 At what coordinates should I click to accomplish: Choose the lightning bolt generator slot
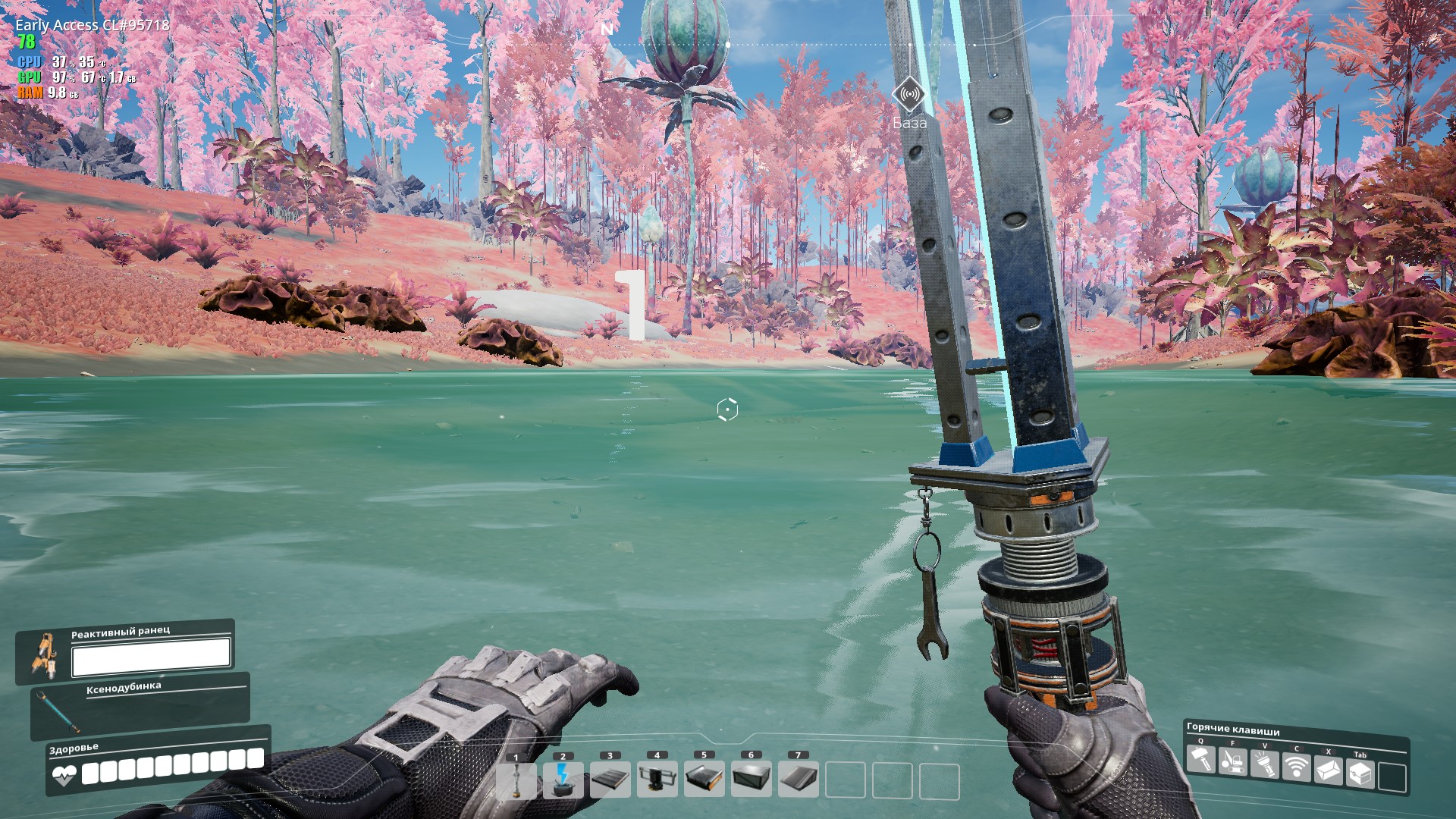click(x=563, y=780)
